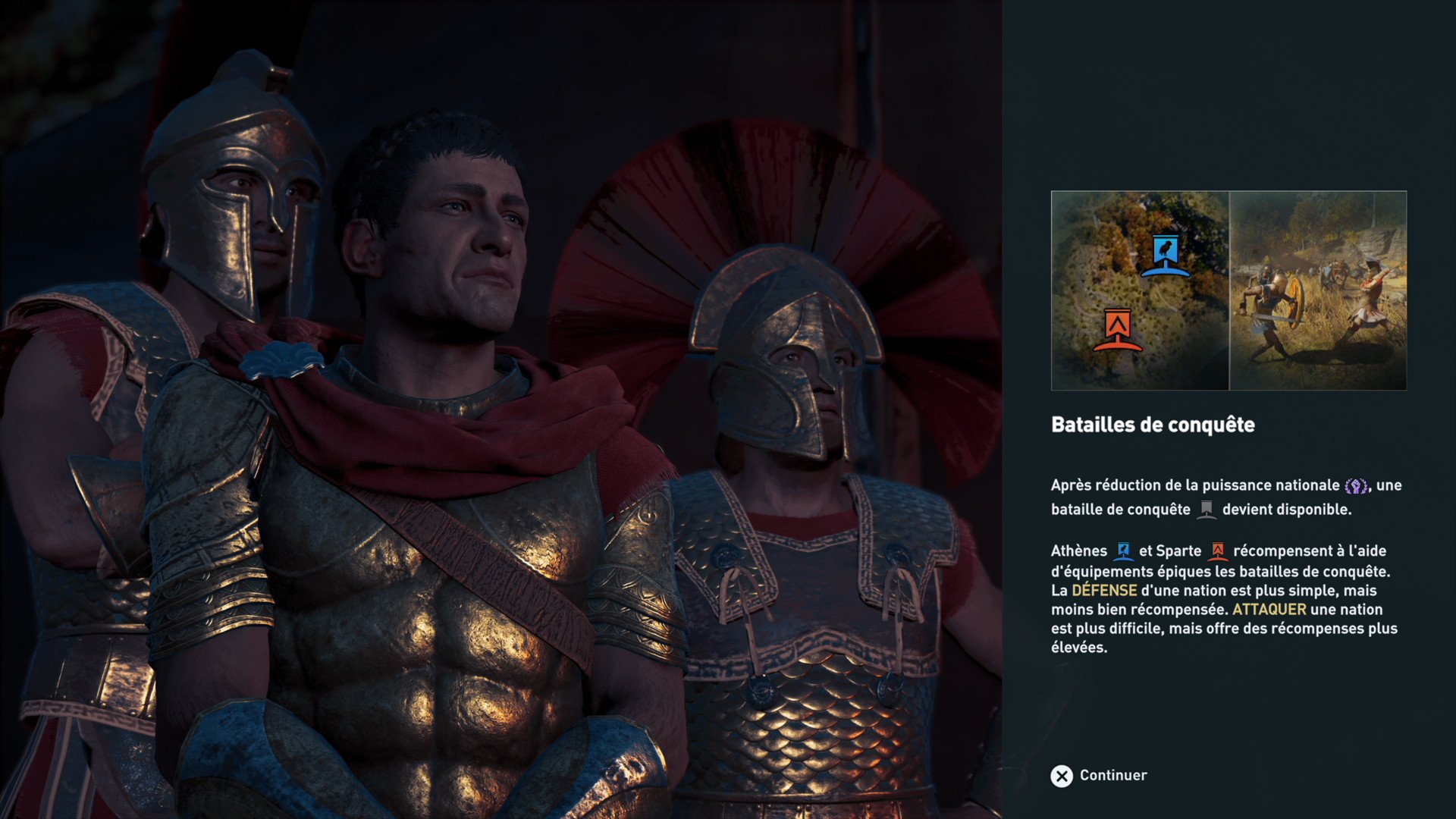The image size is (1456, 819).
Task: Click the 'Batailles de conquête' heading
Action: coord(1153,425)
